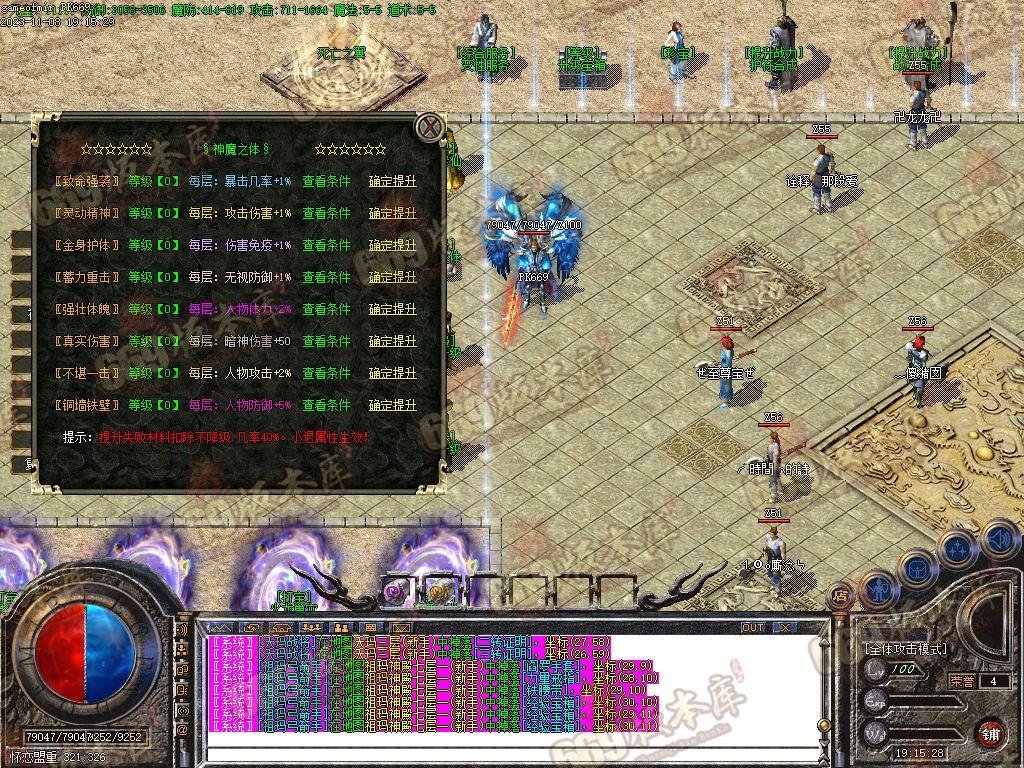View conditions (查看条件) for 金身护体
The image size is (1024, 768).
tap(326, 245)
